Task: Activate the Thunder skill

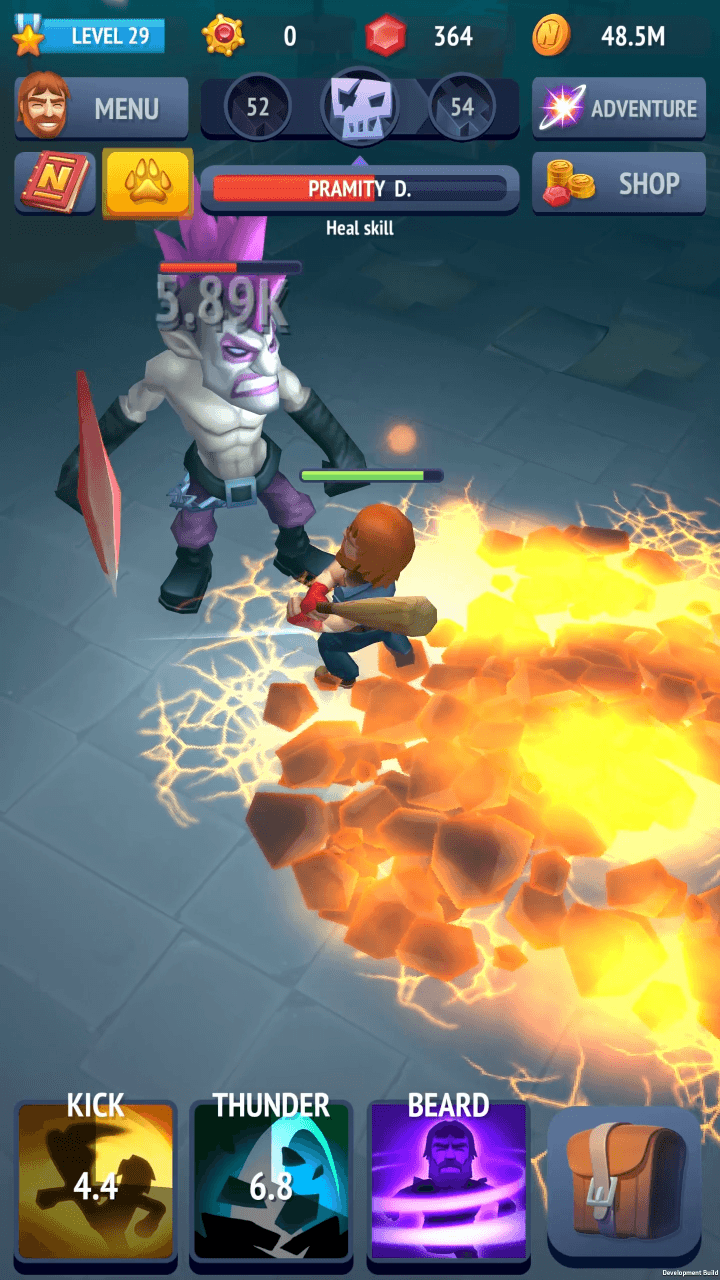Action: point(271,1182)
